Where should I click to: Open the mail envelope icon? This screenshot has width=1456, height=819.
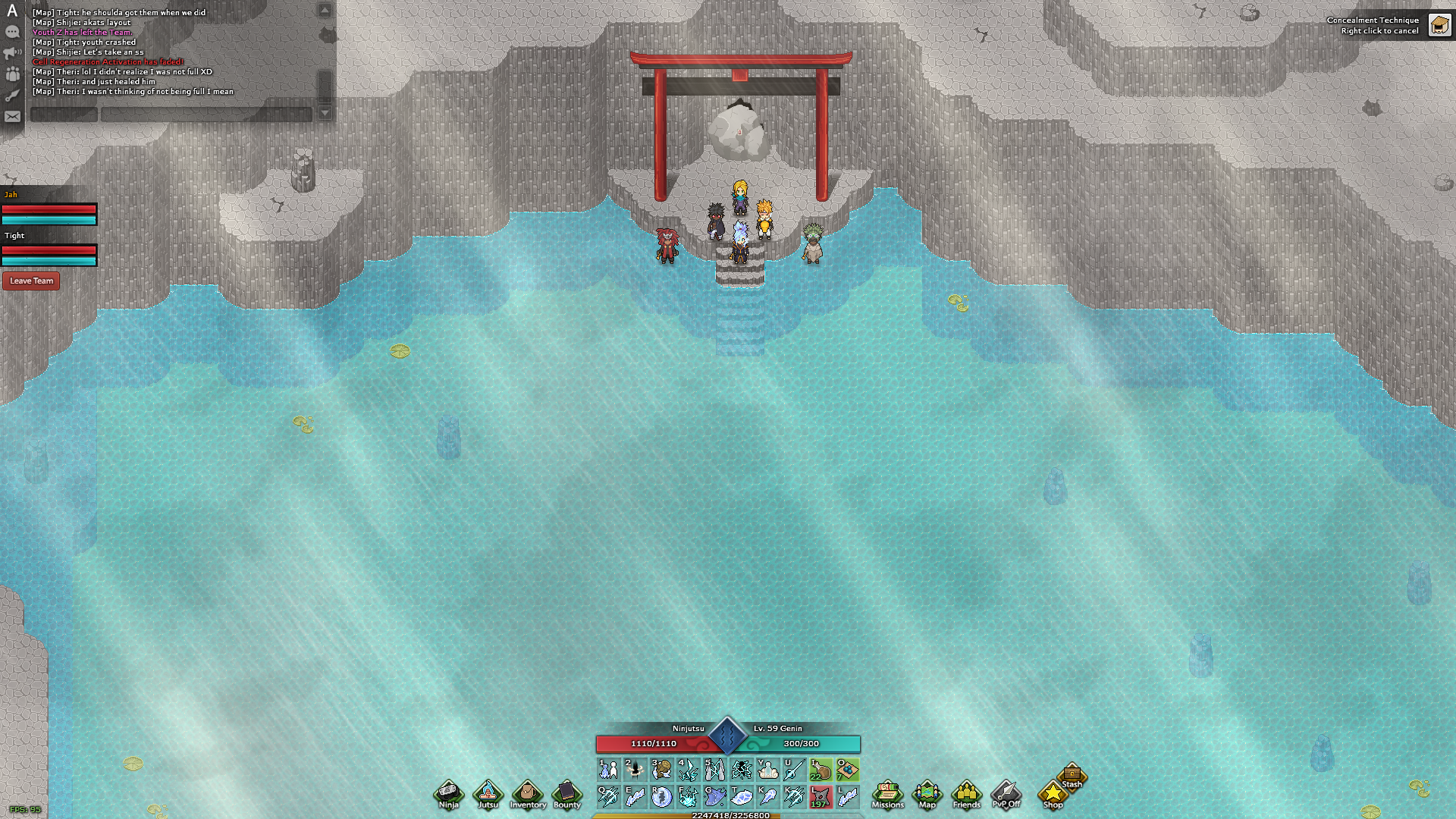12,117
